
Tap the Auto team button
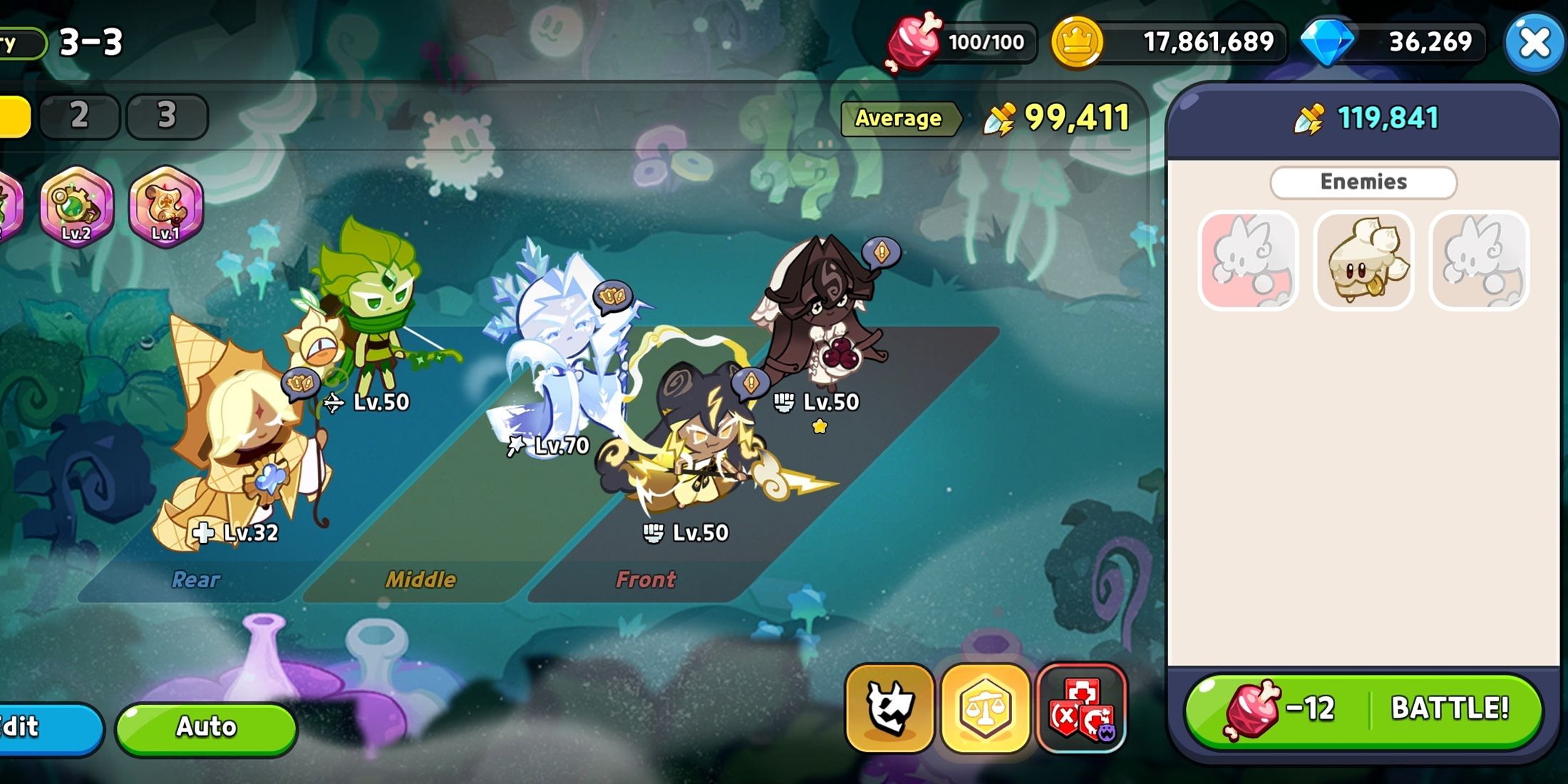206,727
